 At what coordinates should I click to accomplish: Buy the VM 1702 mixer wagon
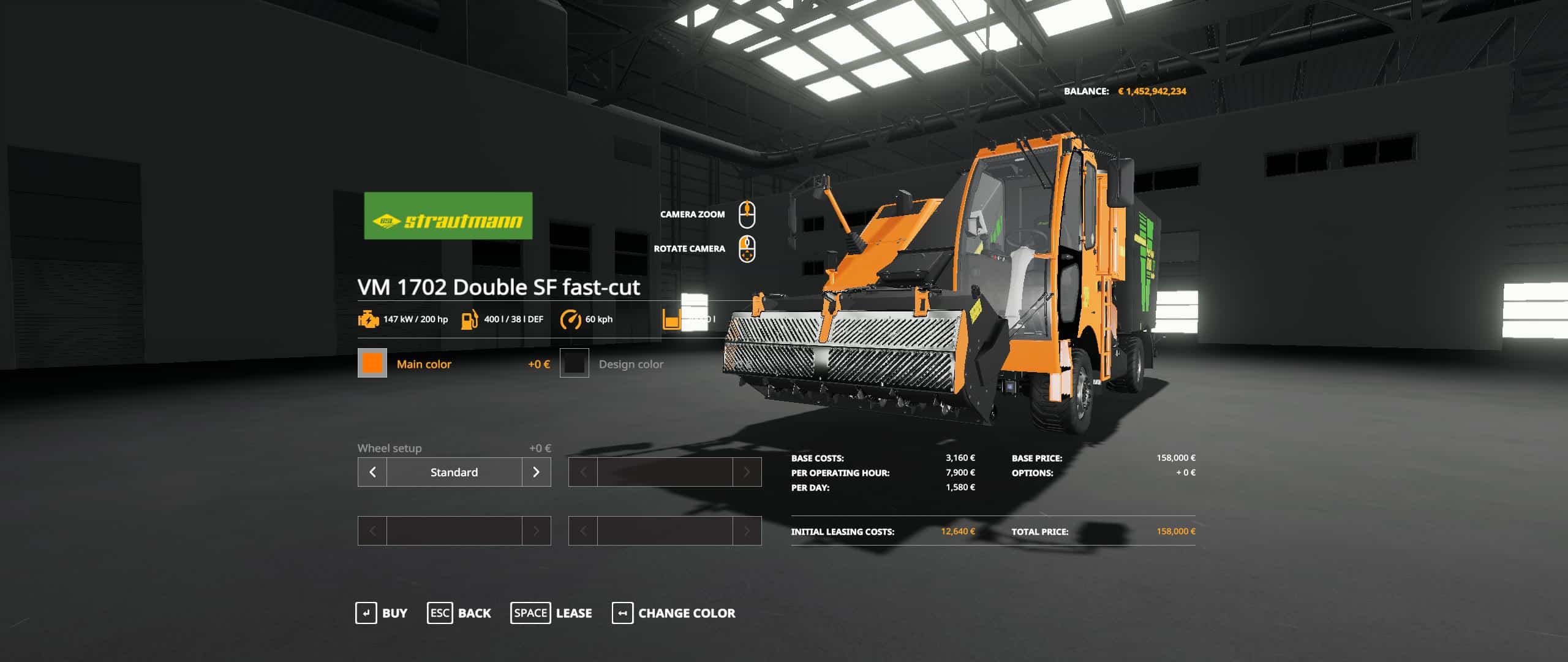[381, 613]
